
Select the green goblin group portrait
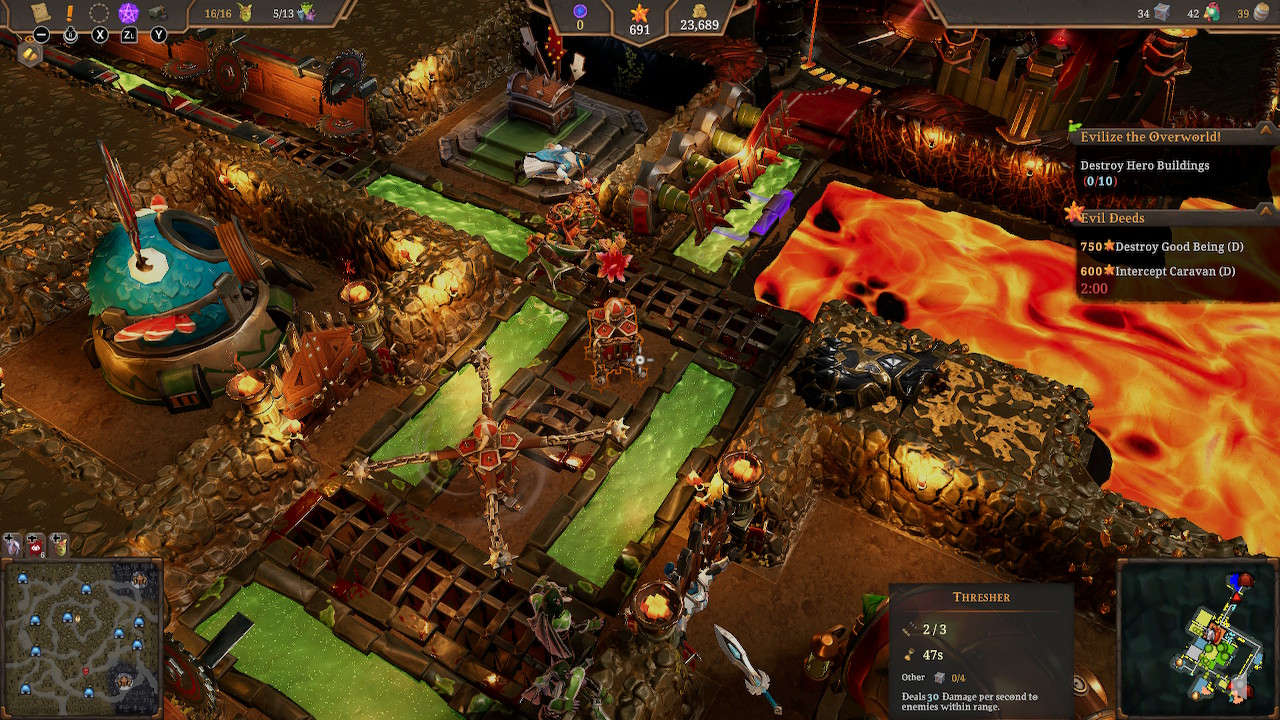coord(60,544)
